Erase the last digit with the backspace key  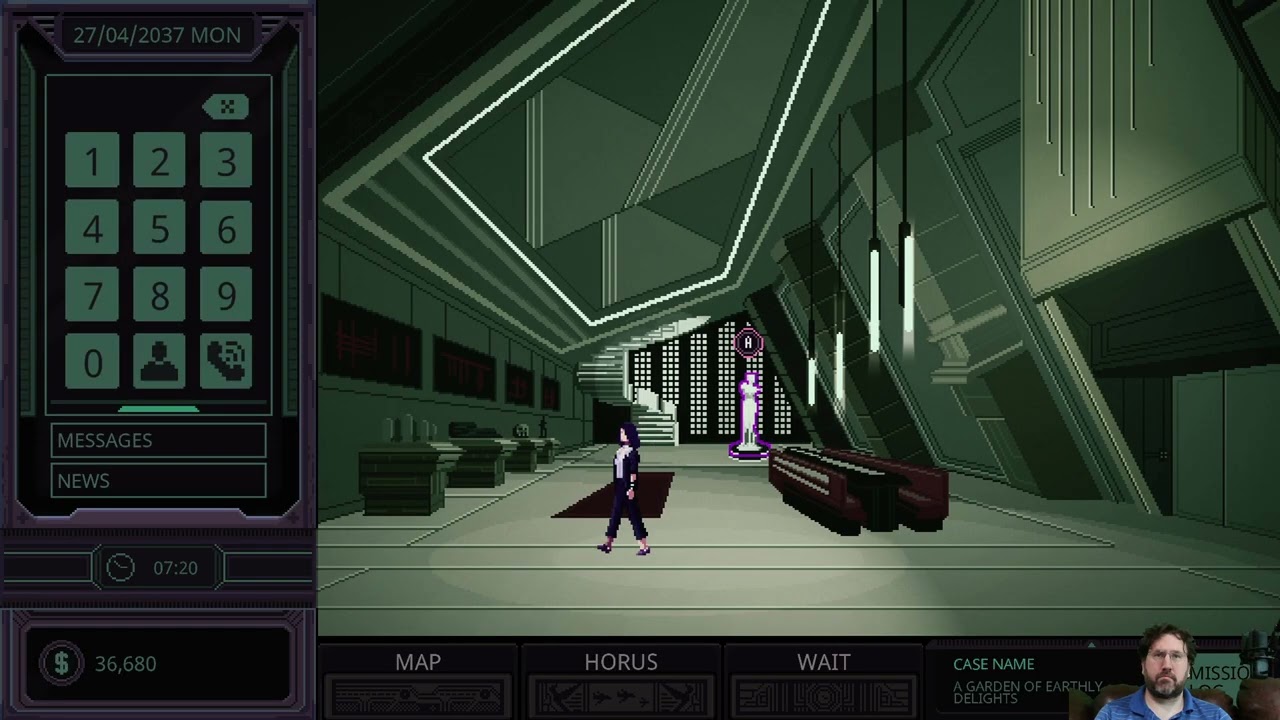[x=226, y=107]
